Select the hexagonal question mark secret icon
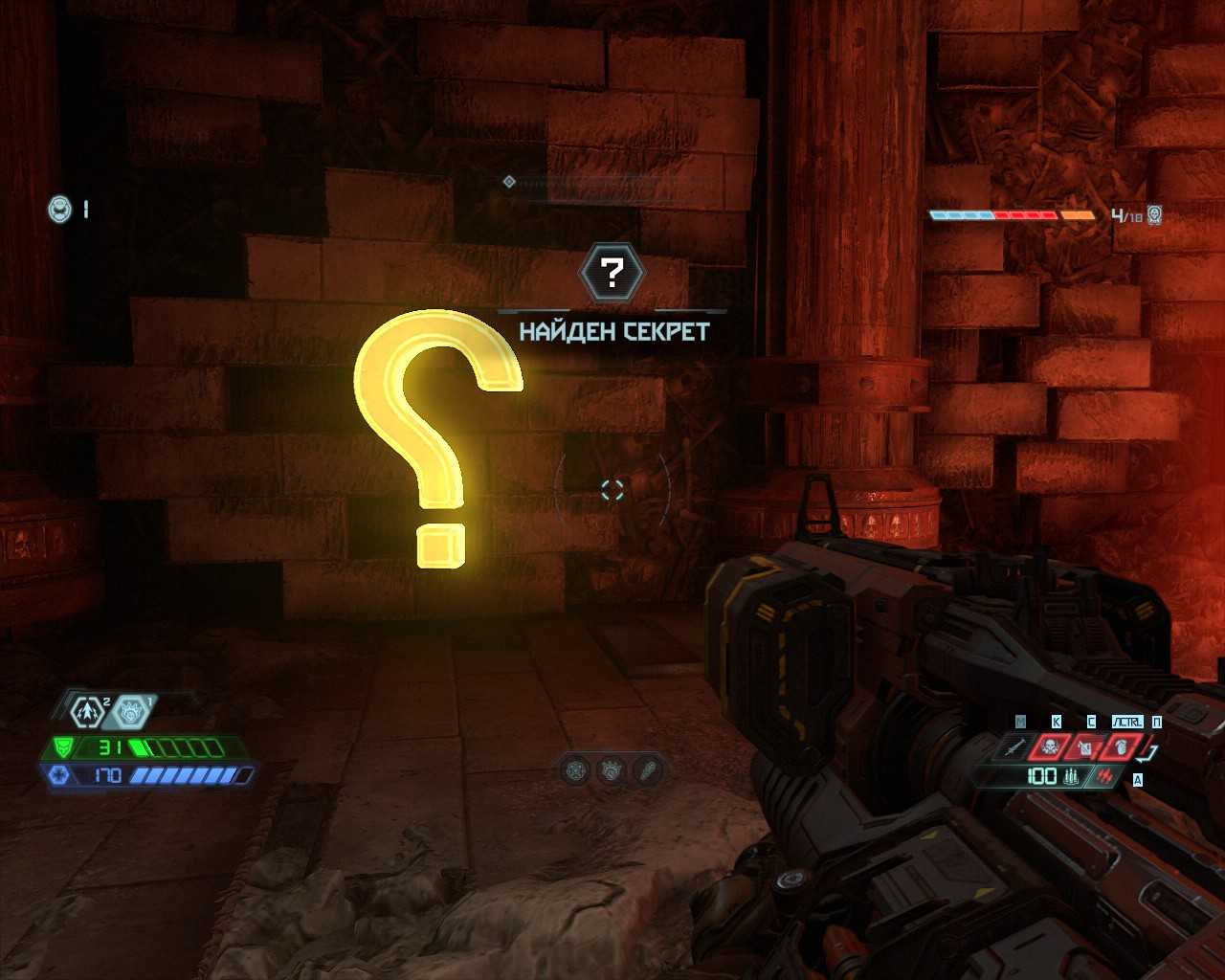This screenshot has height=980, width=1225. pyautogui.click(x=612, y=273)
